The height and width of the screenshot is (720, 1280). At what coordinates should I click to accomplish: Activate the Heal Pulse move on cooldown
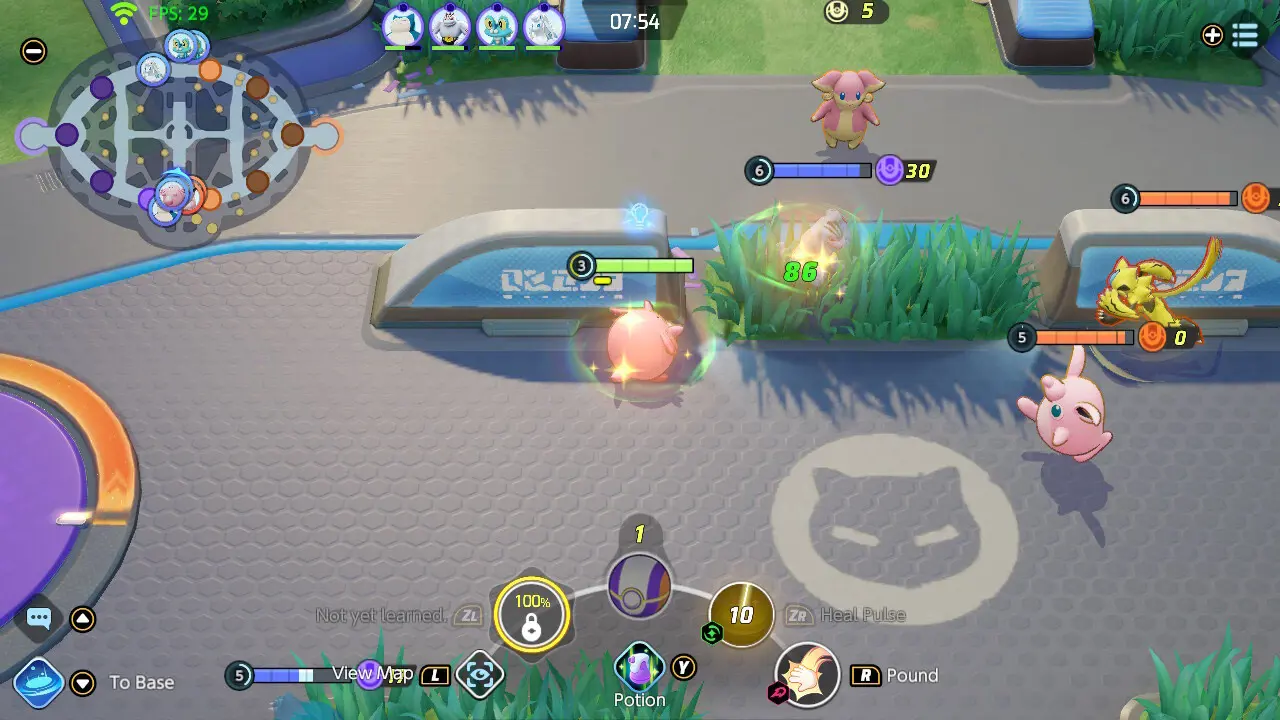point(741,614)
